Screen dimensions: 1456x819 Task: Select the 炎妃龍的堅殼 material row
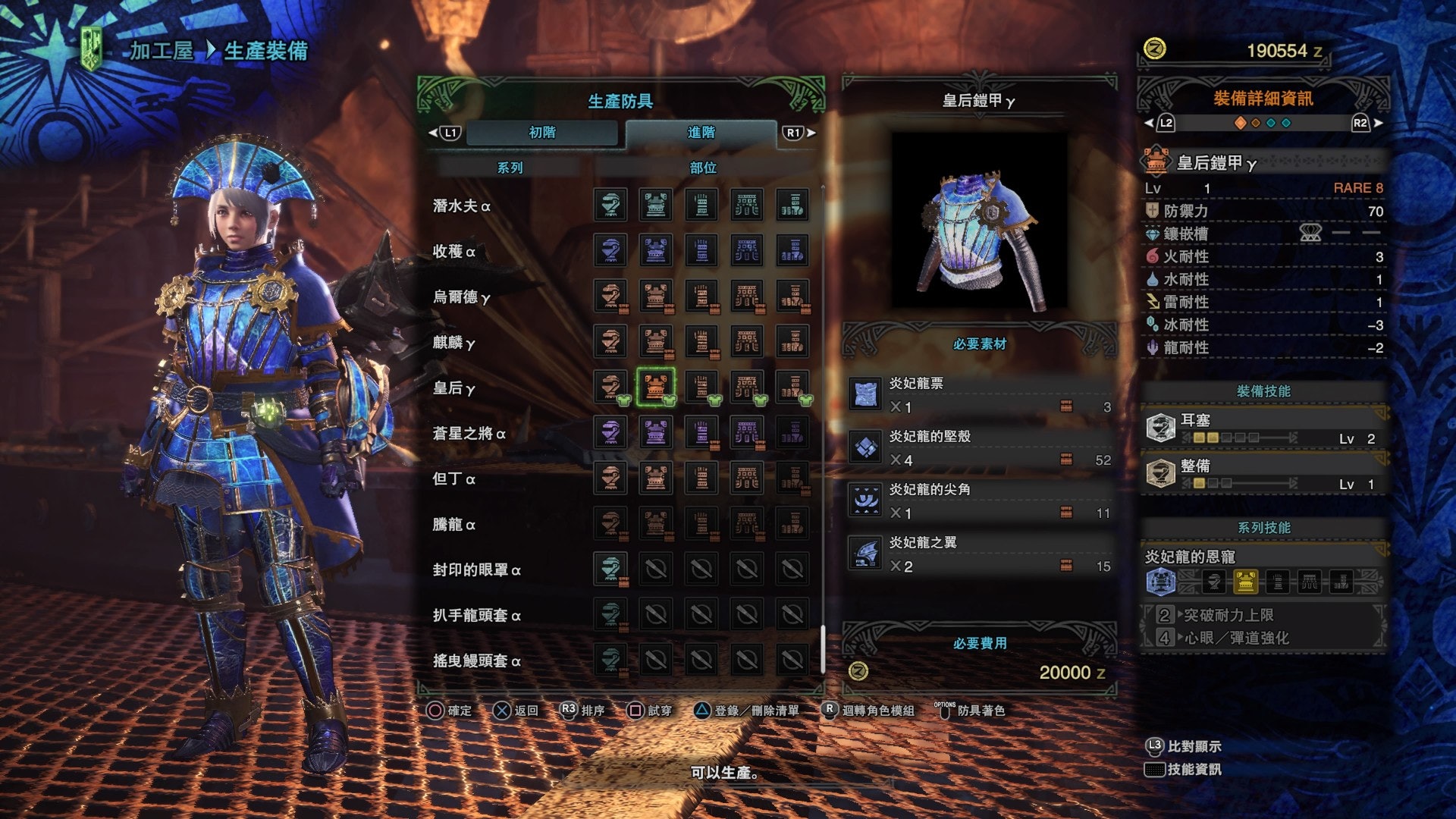tap(980, 448)
